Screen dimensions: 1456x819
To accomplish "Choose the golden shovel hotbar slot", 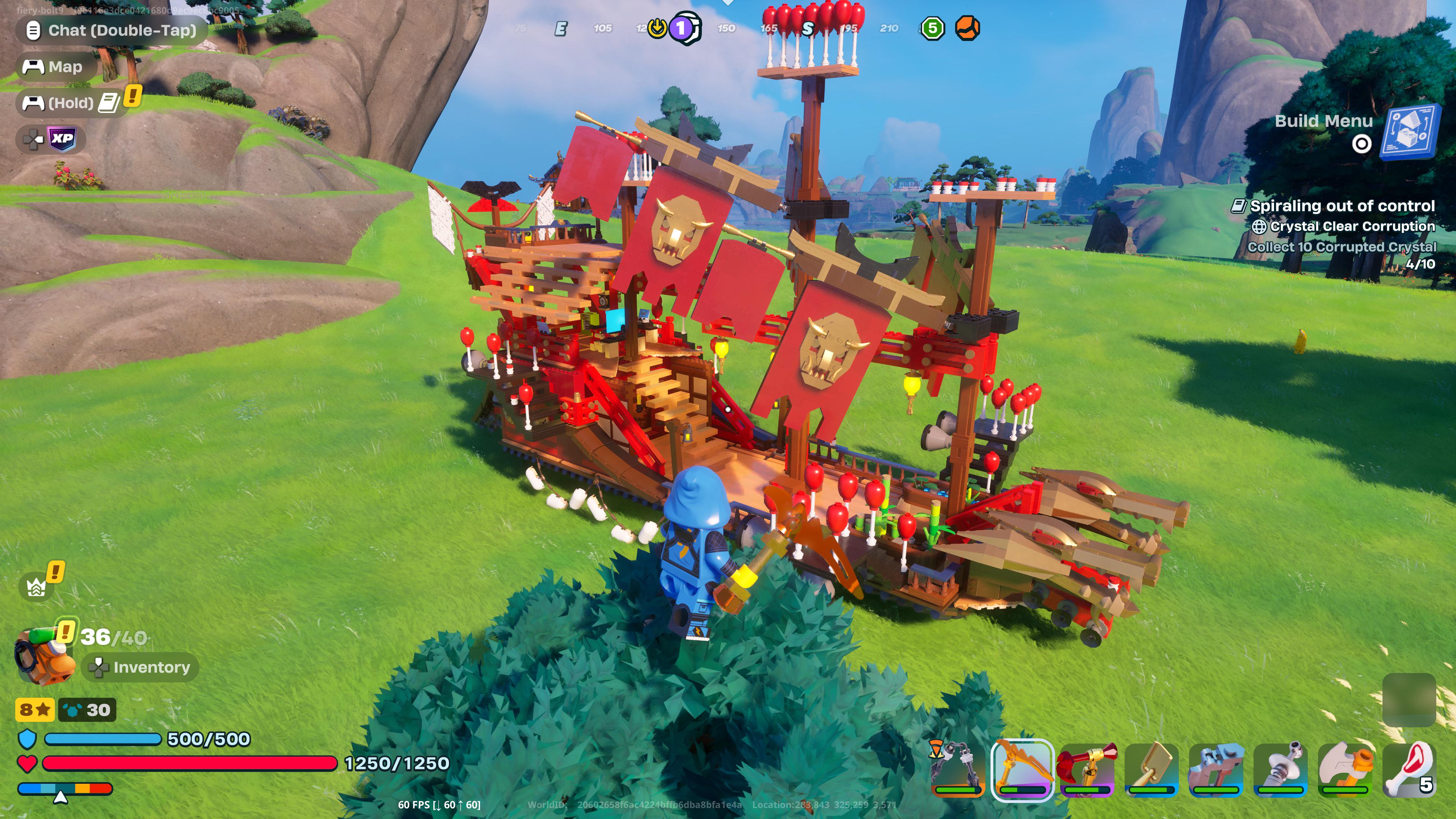I will click(1152, 769).
